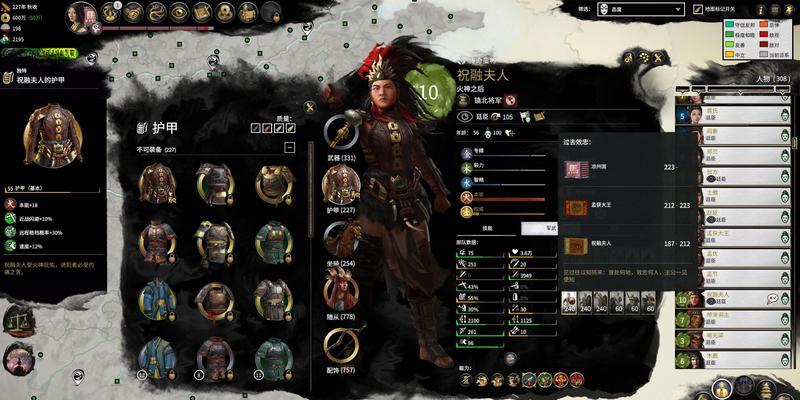This screenshot has height=400, width=800.
Task: Toggle the map marker (地图标记开关) checkbox
Action: (700, 9)
